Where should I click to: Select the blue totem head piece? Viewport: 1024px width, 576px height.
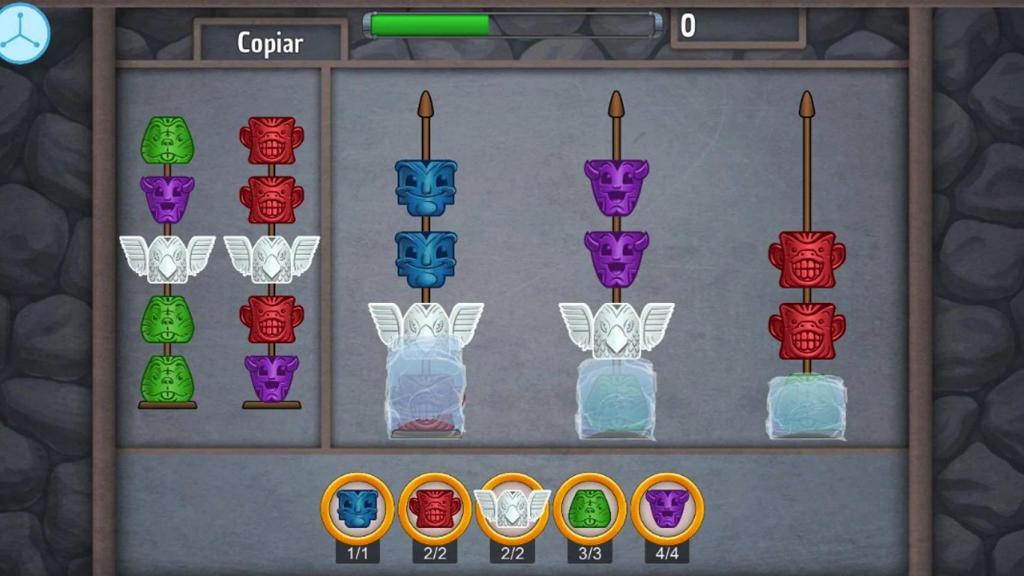click(x=357, y=508)
